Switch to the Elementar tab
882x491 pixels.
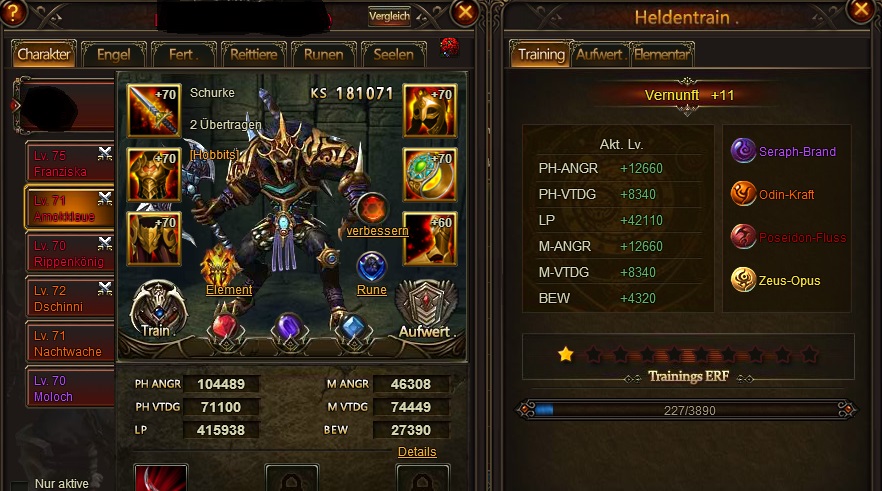click(x=661, y=54)
